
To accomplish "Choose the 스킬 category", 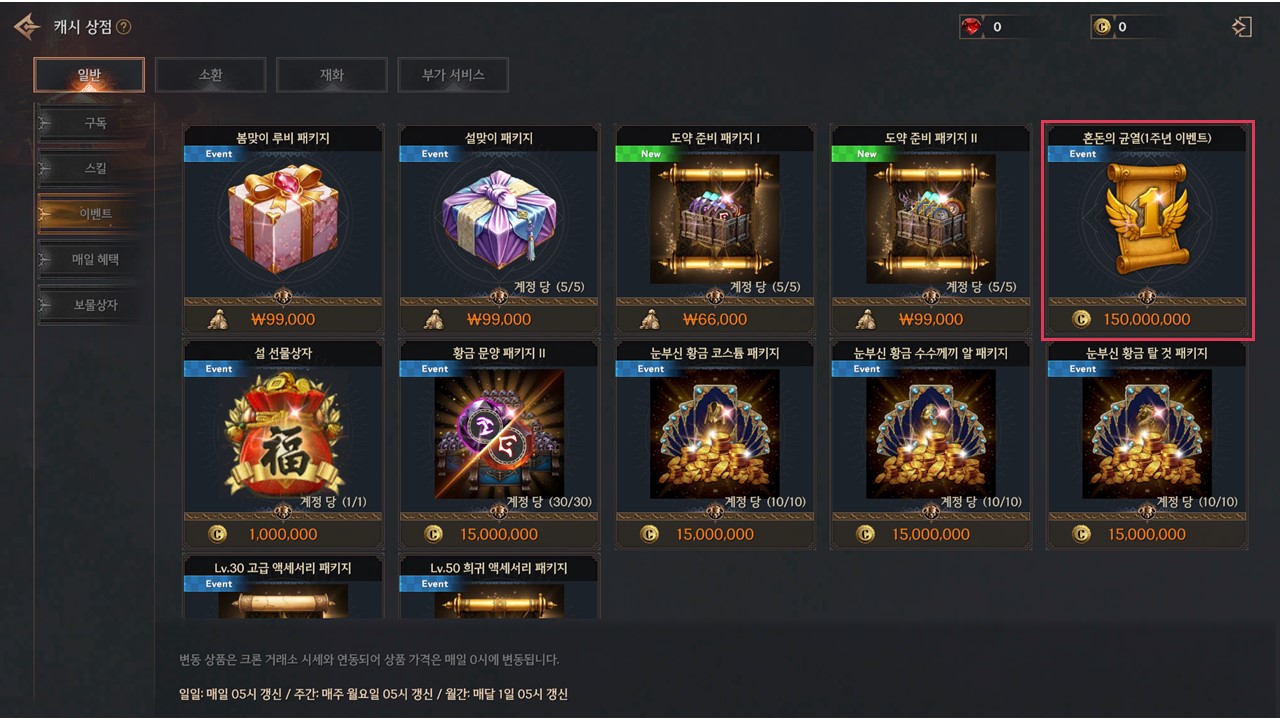I will point(95,168).
